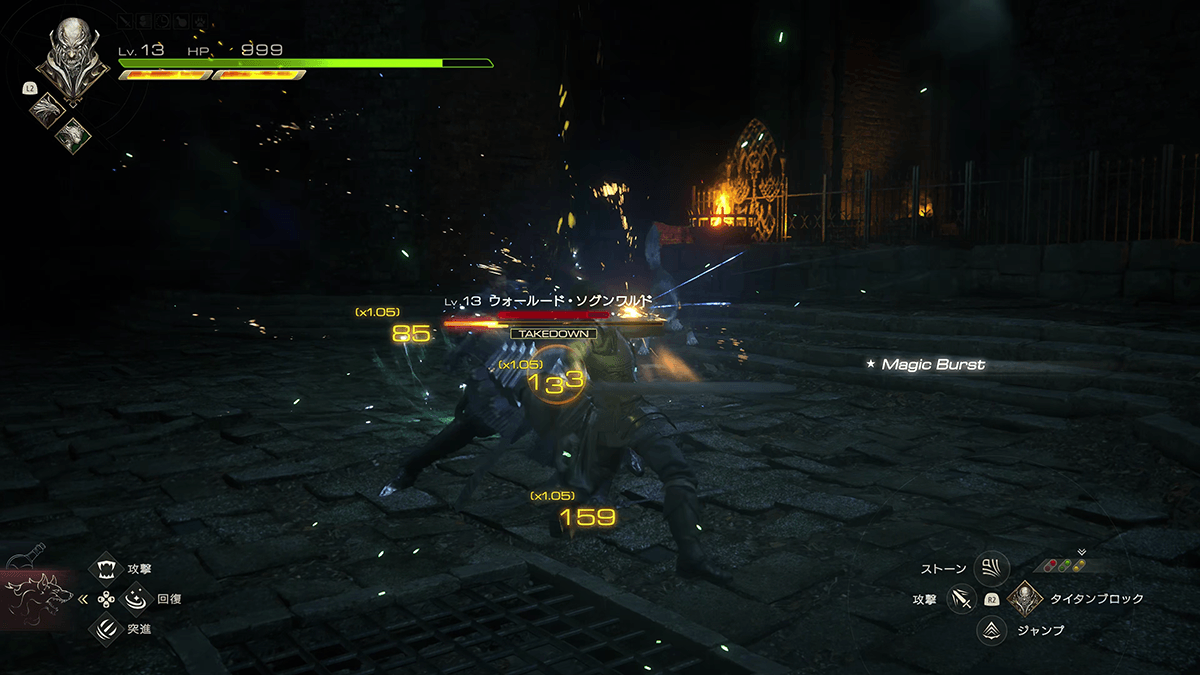The height and width of the screenshot is (675, 1200).
Task: Activate the タイタンブロック Titan Block ability
Action: 1025,599
